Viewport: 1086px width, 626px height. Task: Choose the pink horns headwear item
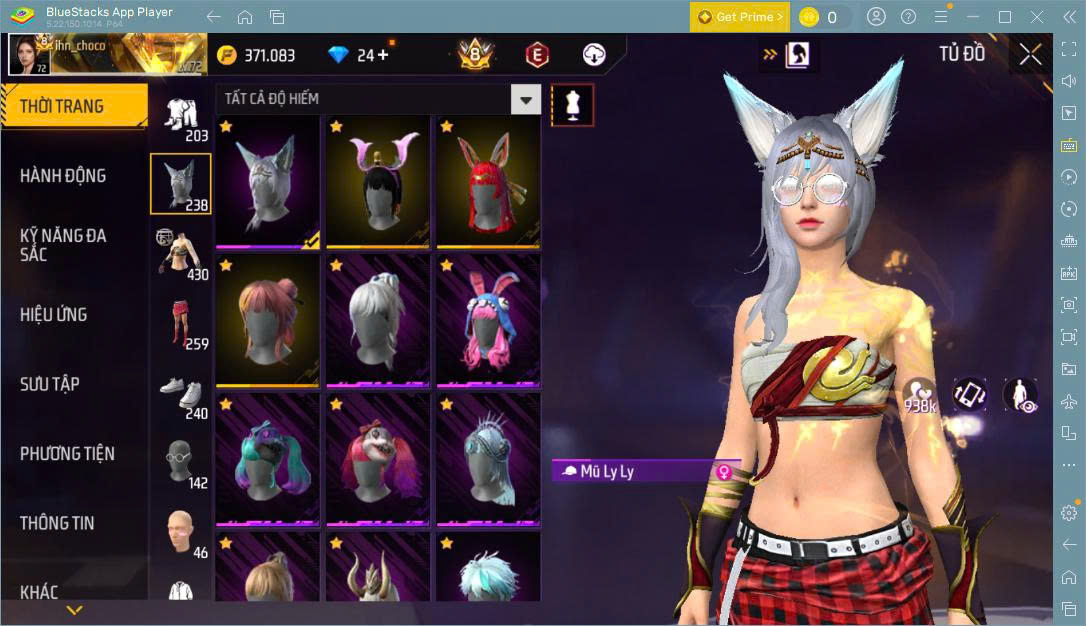[x=380, y=181]
